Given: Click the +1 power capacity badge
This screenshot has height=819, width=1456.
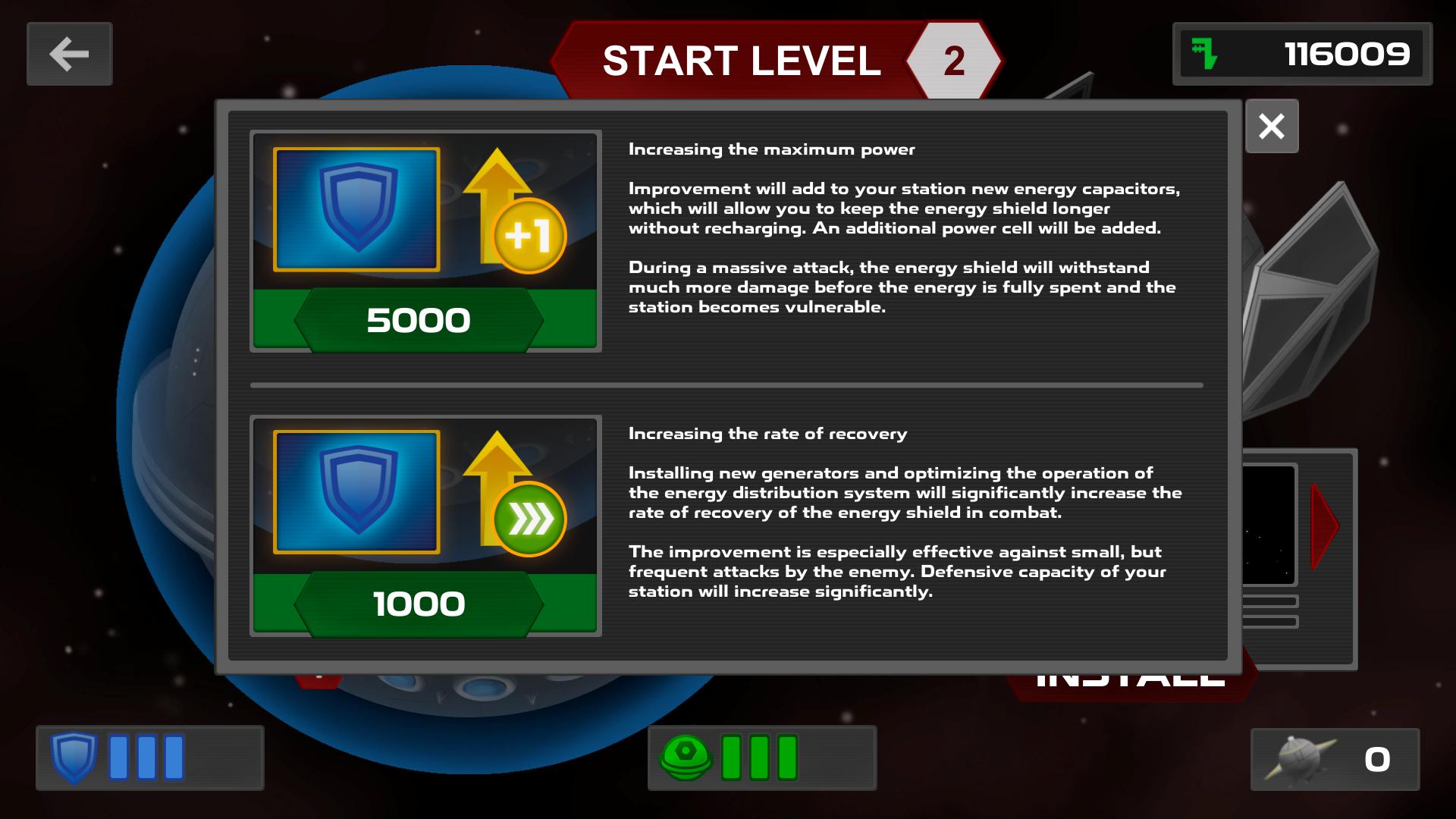Looking at the screenshot, I should click(531, 237).
